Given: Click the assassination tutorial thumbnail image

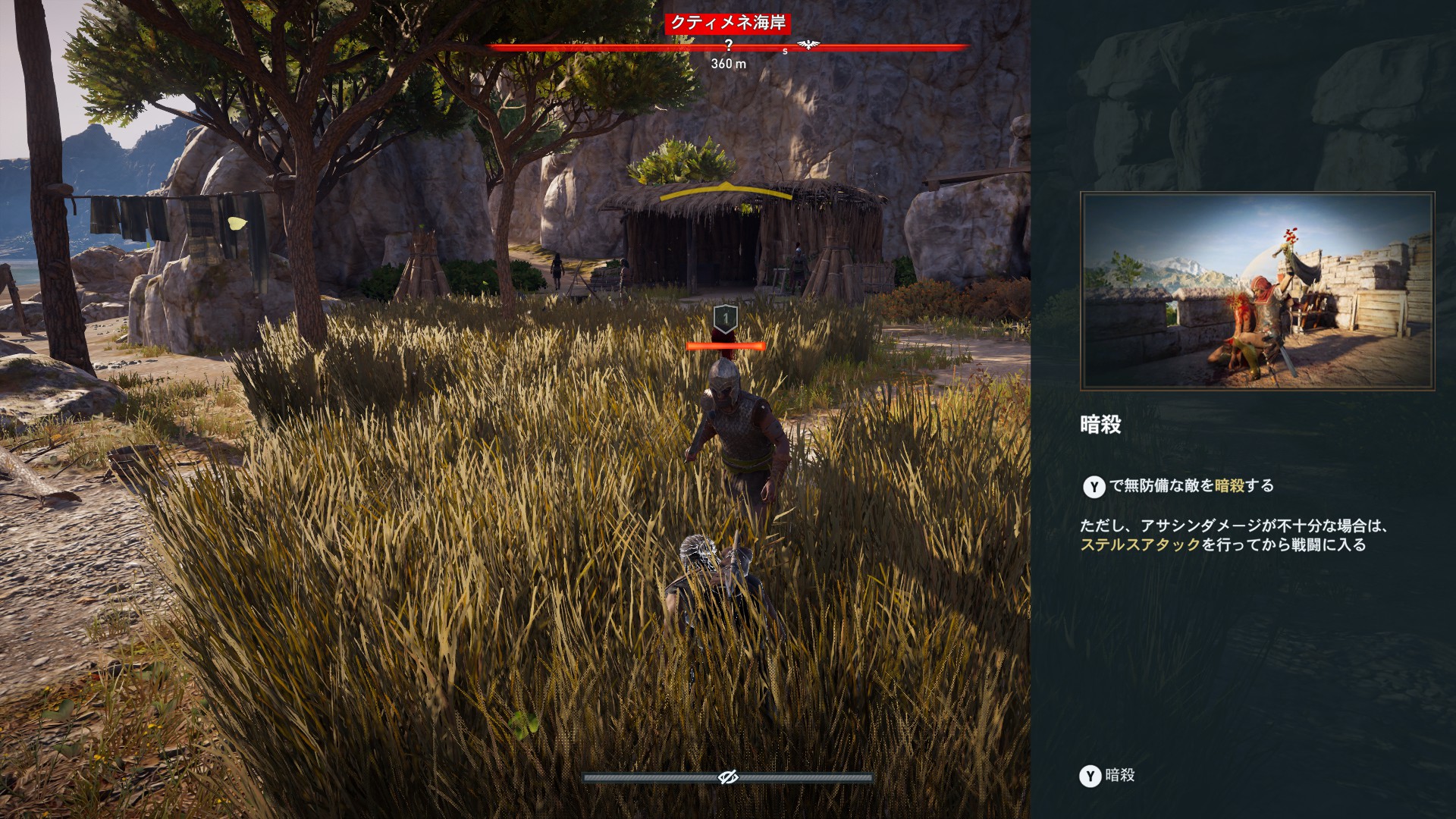Looking at the screenshot, I should pyautogui.click(x=1257, y=291).
